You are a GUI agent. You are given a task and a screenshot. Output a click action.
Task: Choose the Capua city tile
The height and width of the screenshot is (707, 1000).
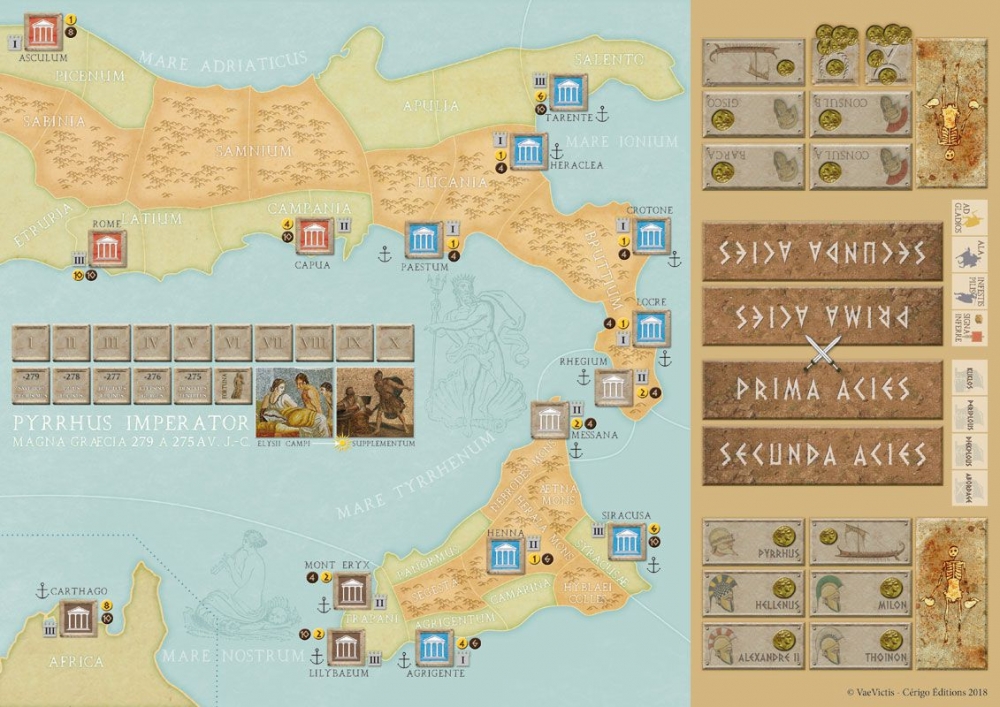point(315,236)
